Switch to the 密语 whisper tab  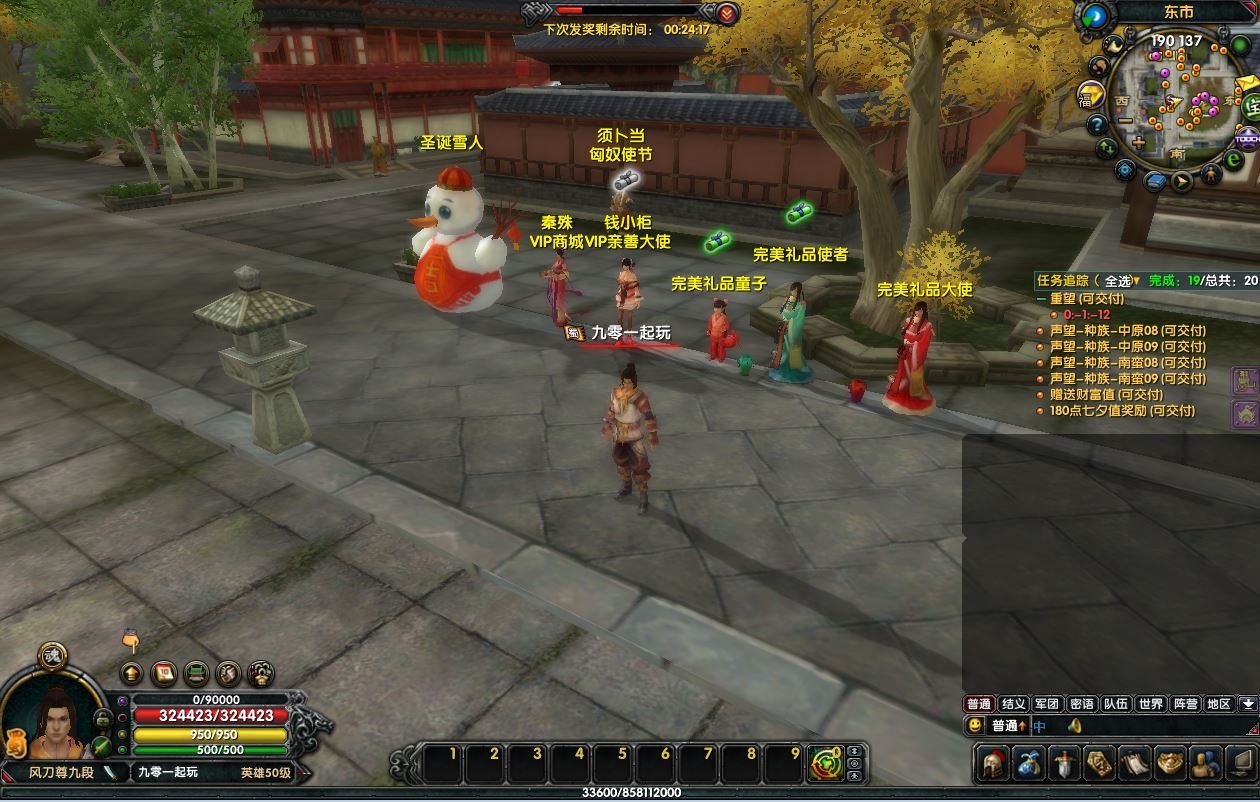click(1081, 704)
